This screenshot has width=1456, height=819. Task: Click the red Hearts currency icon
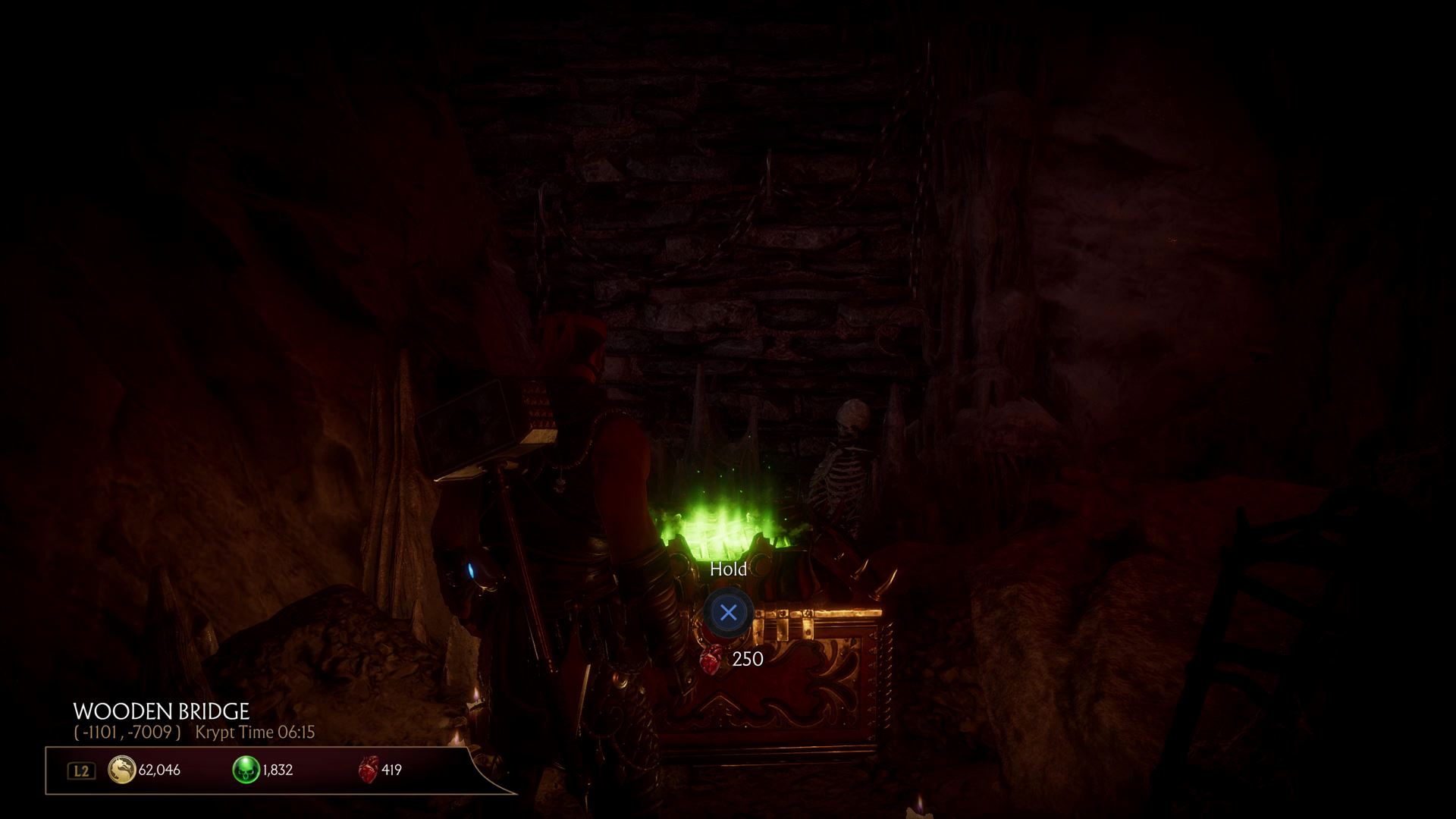[x=368, y=770]
